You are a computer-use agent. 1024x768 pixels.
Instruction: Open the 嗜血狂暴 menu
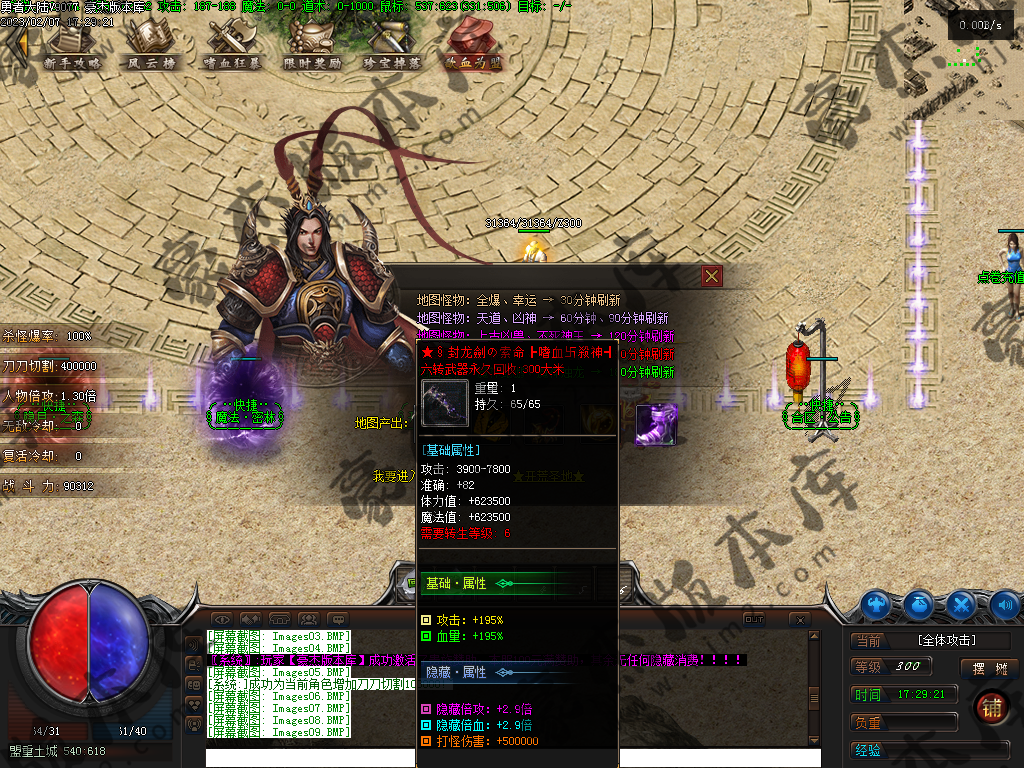232,46
